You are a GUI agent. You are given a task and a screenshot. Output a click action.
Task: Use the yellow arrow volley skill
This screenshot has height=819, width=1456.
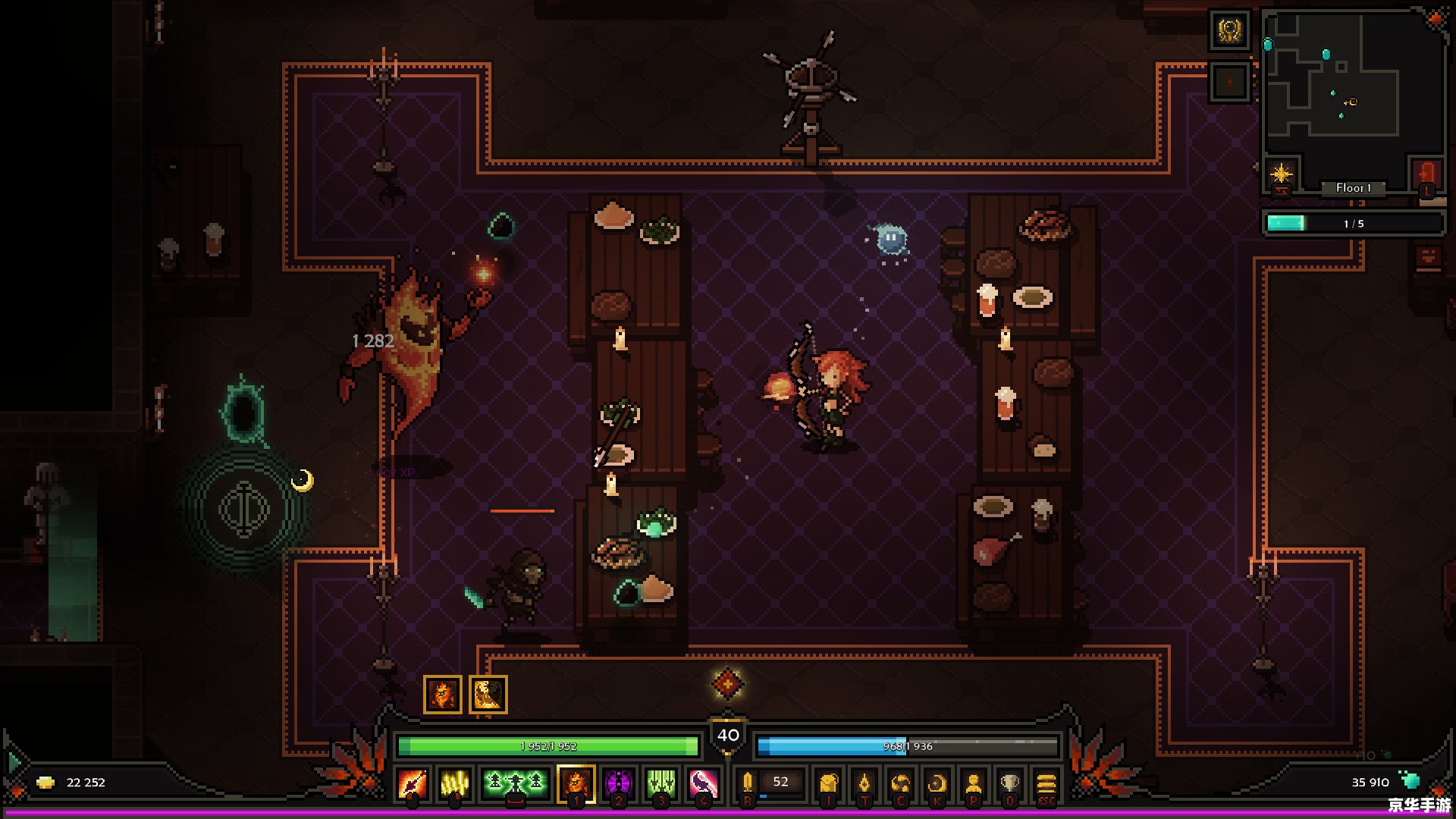[x=455, y=783]
